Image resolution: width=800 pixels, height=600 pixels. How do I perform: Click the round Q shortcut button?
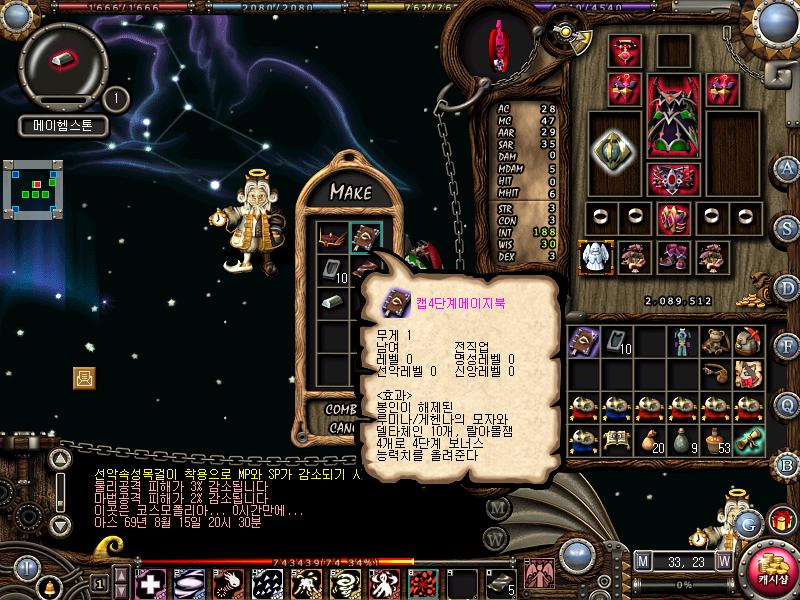click(x=787, y=404)
